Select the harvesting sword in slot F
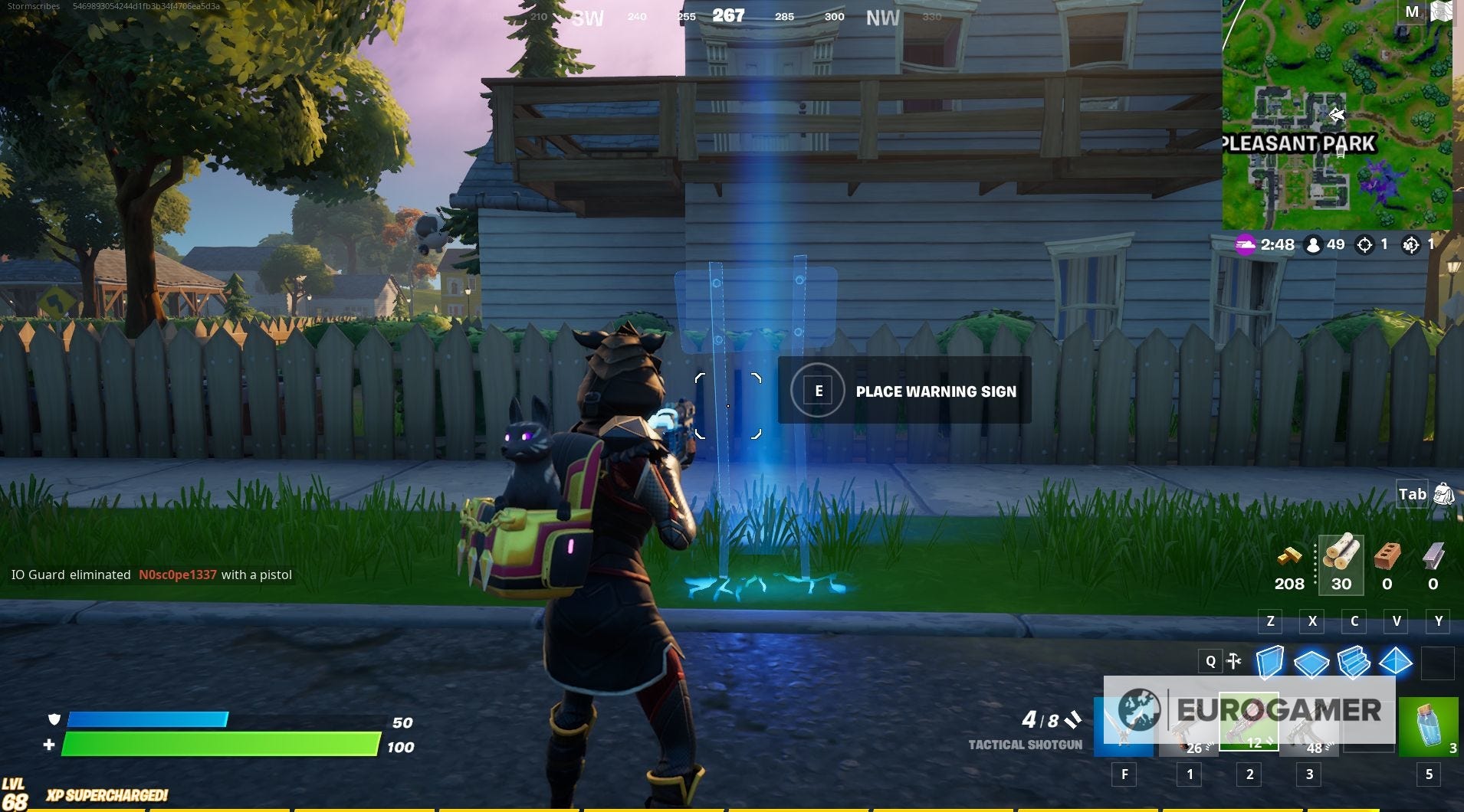Image resolution: width=1464 pixels, height=812 pixels. tap(1124, 724)
